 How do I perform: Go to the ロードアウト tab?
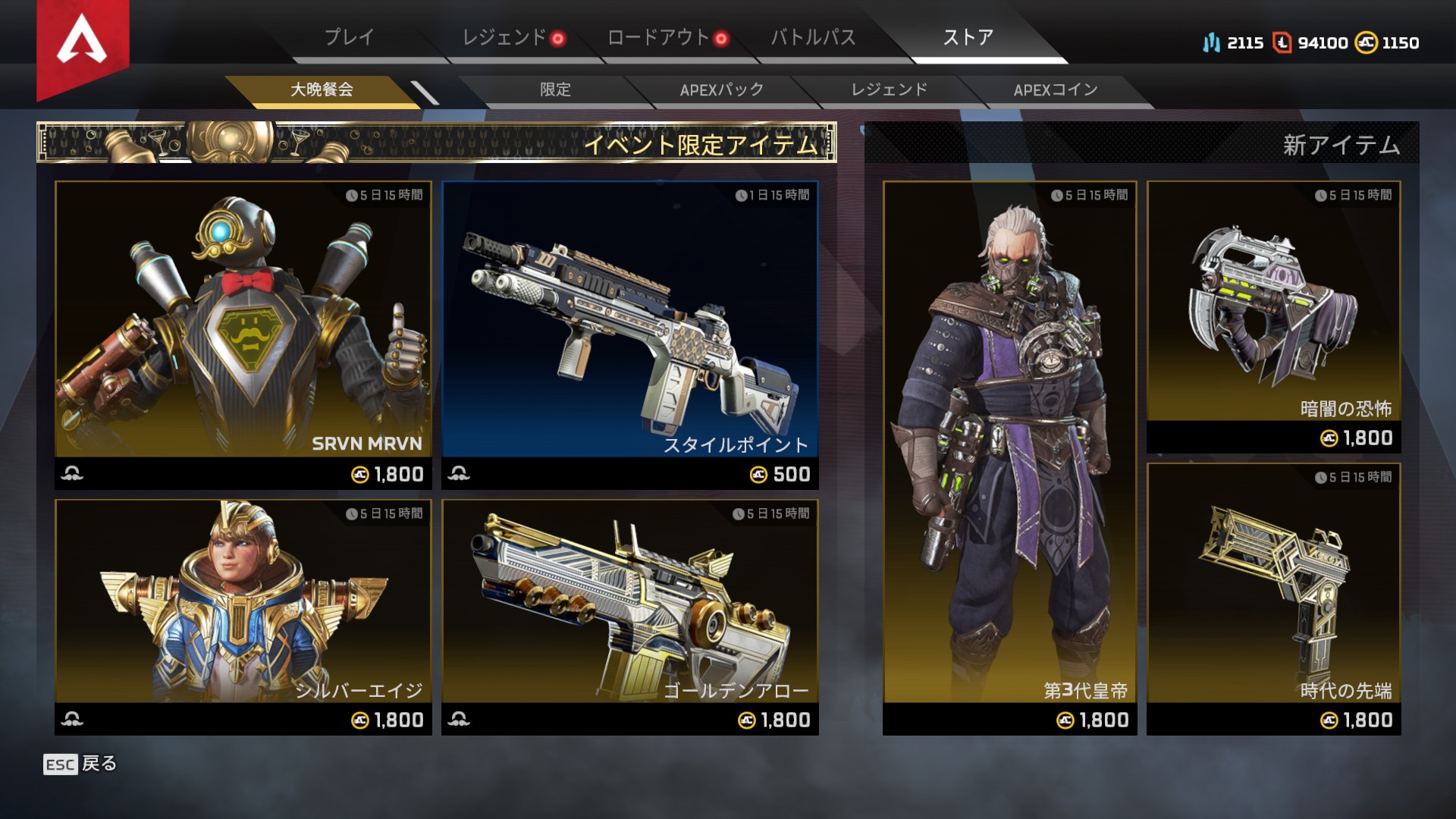[x=658, y=37]
